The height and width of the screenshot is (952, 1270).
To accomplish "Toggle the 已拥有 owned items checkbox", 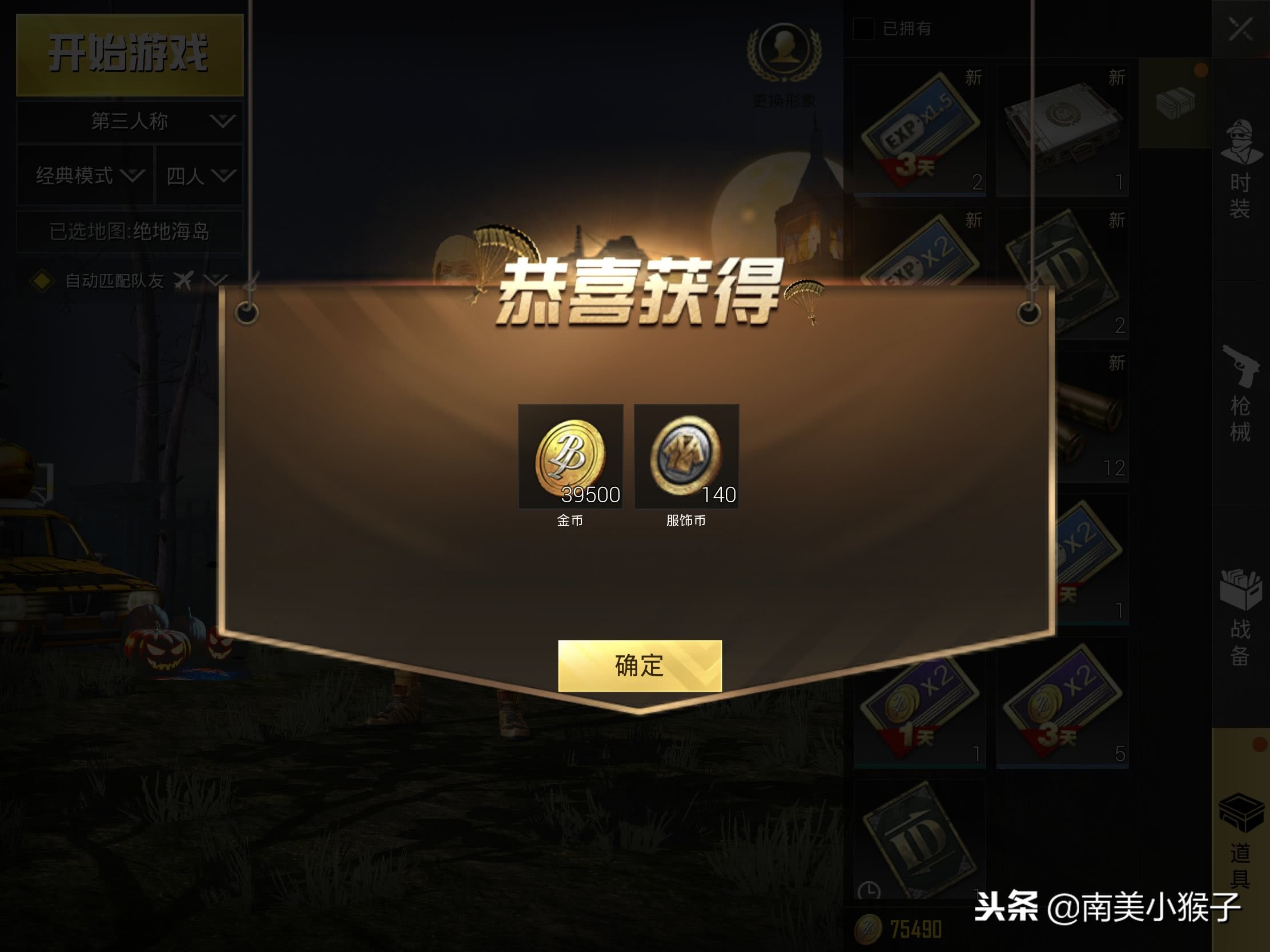I will click(x=863, y=27).
